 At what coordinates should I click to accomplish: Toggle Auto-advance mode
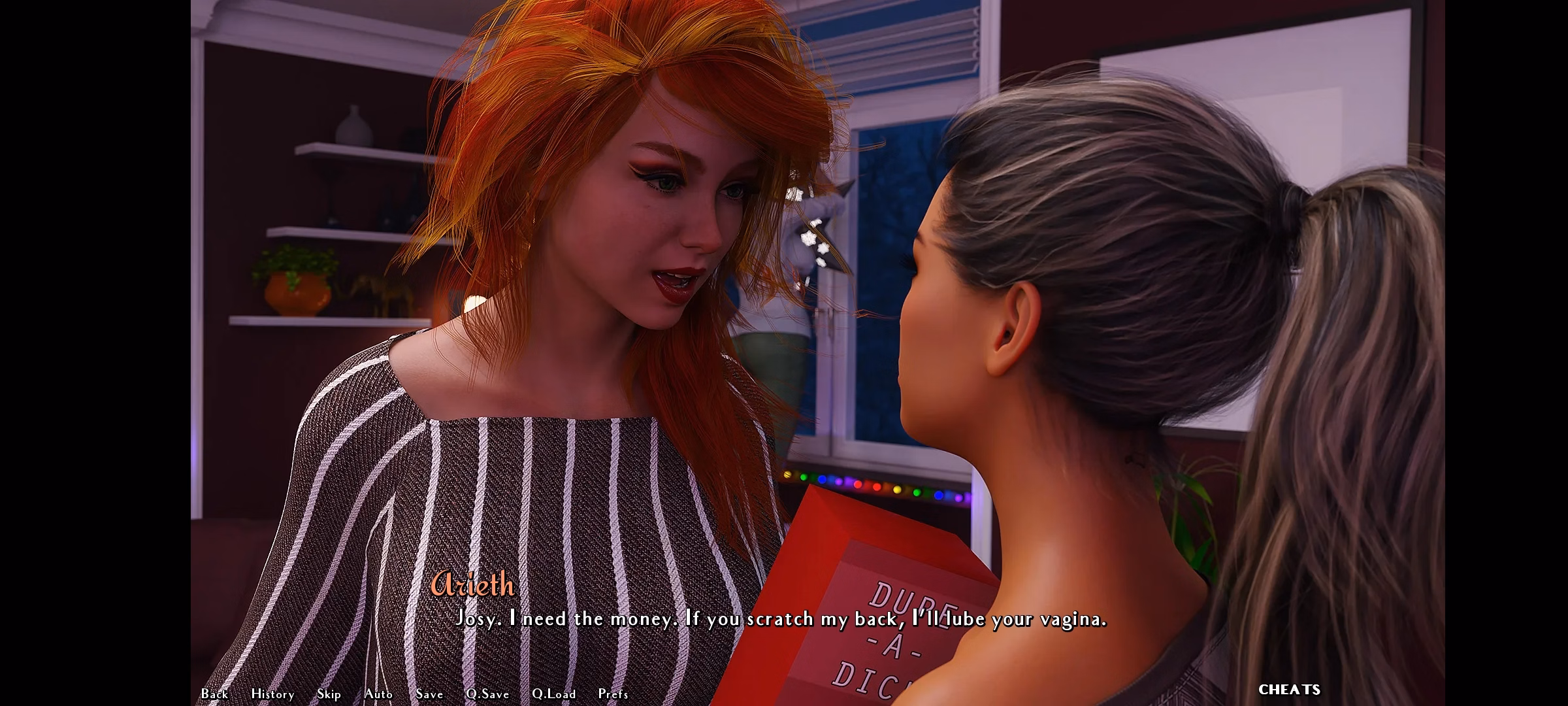378,694
